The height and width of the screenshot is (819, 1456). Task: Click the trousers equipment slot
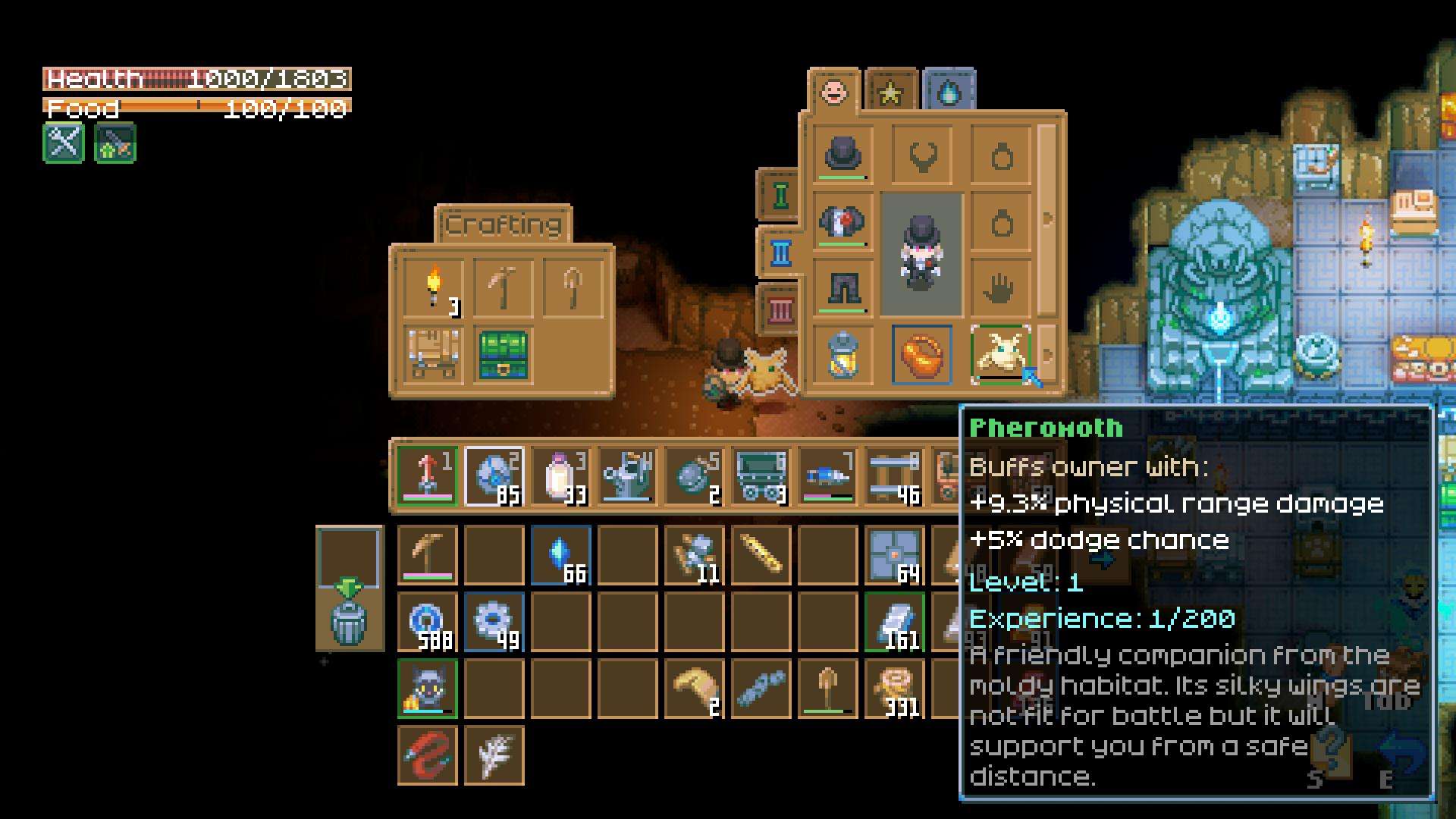point(843,288)
